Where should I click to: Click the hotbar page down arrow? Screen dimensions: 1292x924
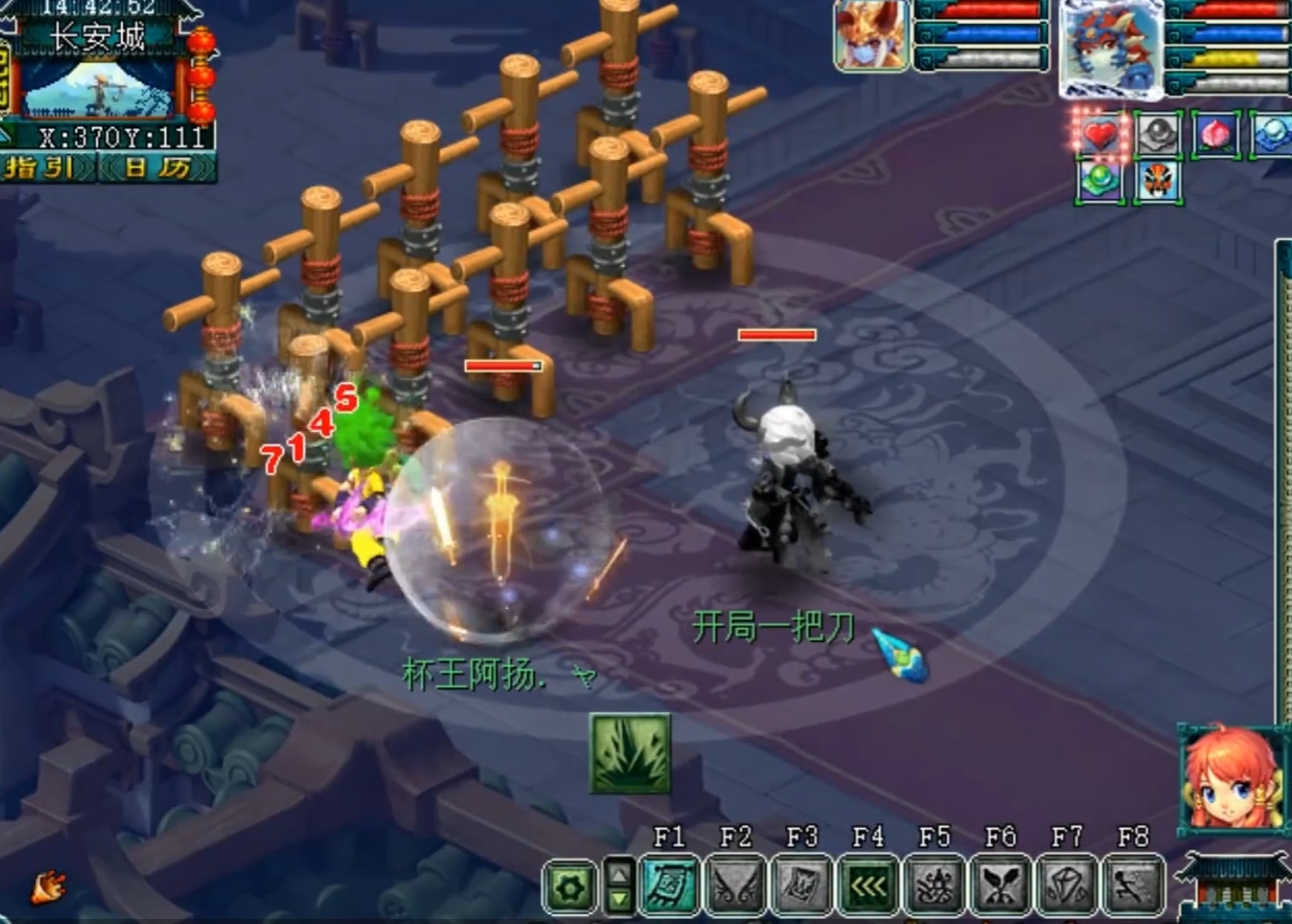coord(619,900)
